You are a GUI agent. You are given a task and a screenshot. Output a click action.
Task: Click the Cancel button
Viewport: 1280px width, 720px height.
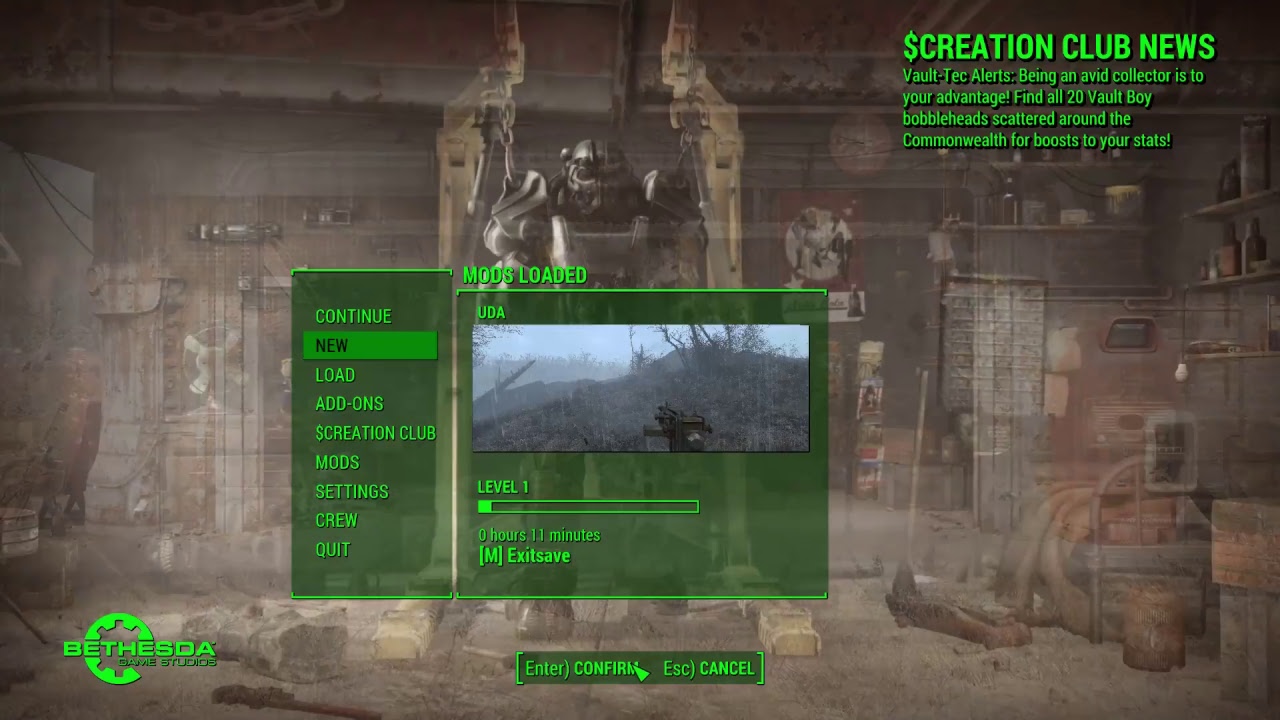coord(708,668)
